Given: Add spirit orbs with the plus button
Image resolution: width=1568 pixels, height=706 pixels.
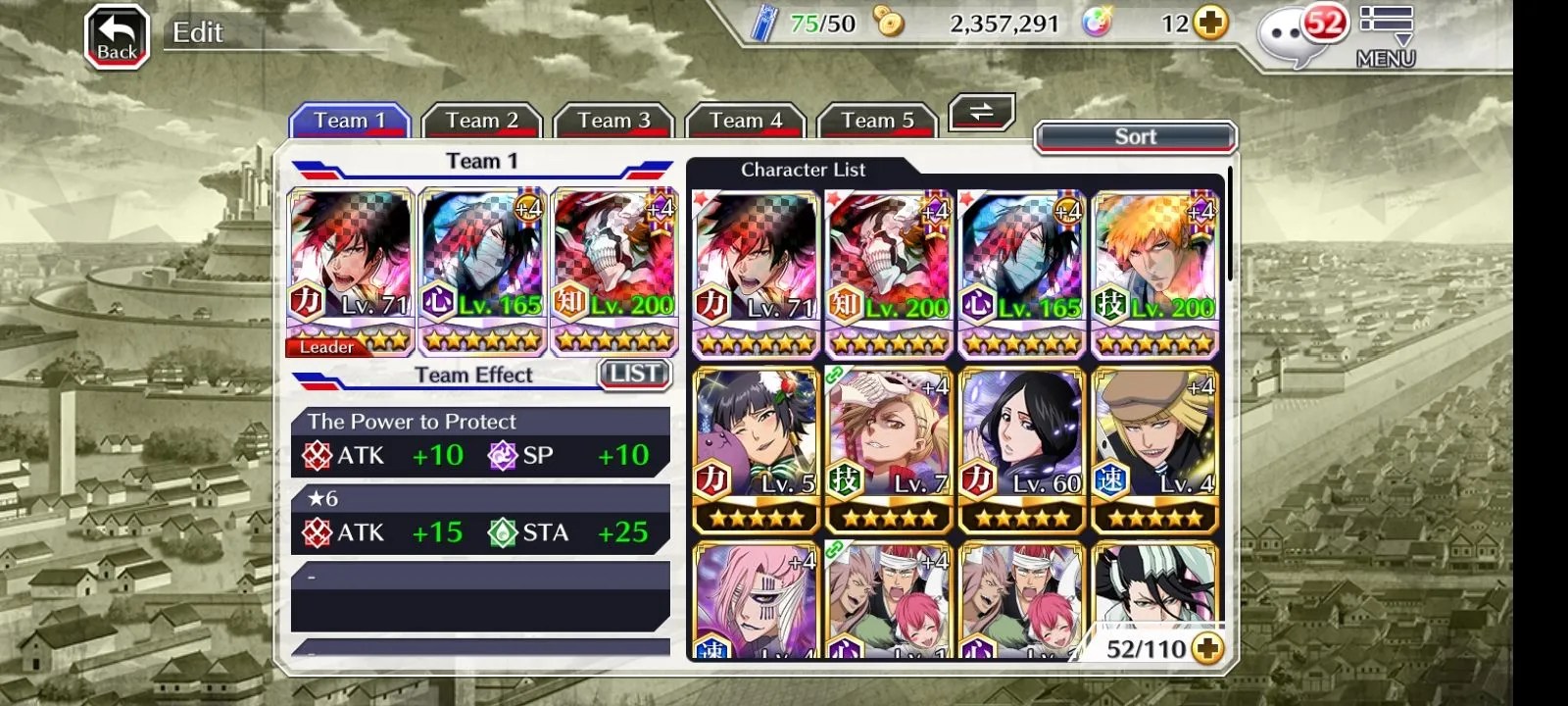Looking at the screenshot, I should pyautogui.click(x=1211, y=23).
